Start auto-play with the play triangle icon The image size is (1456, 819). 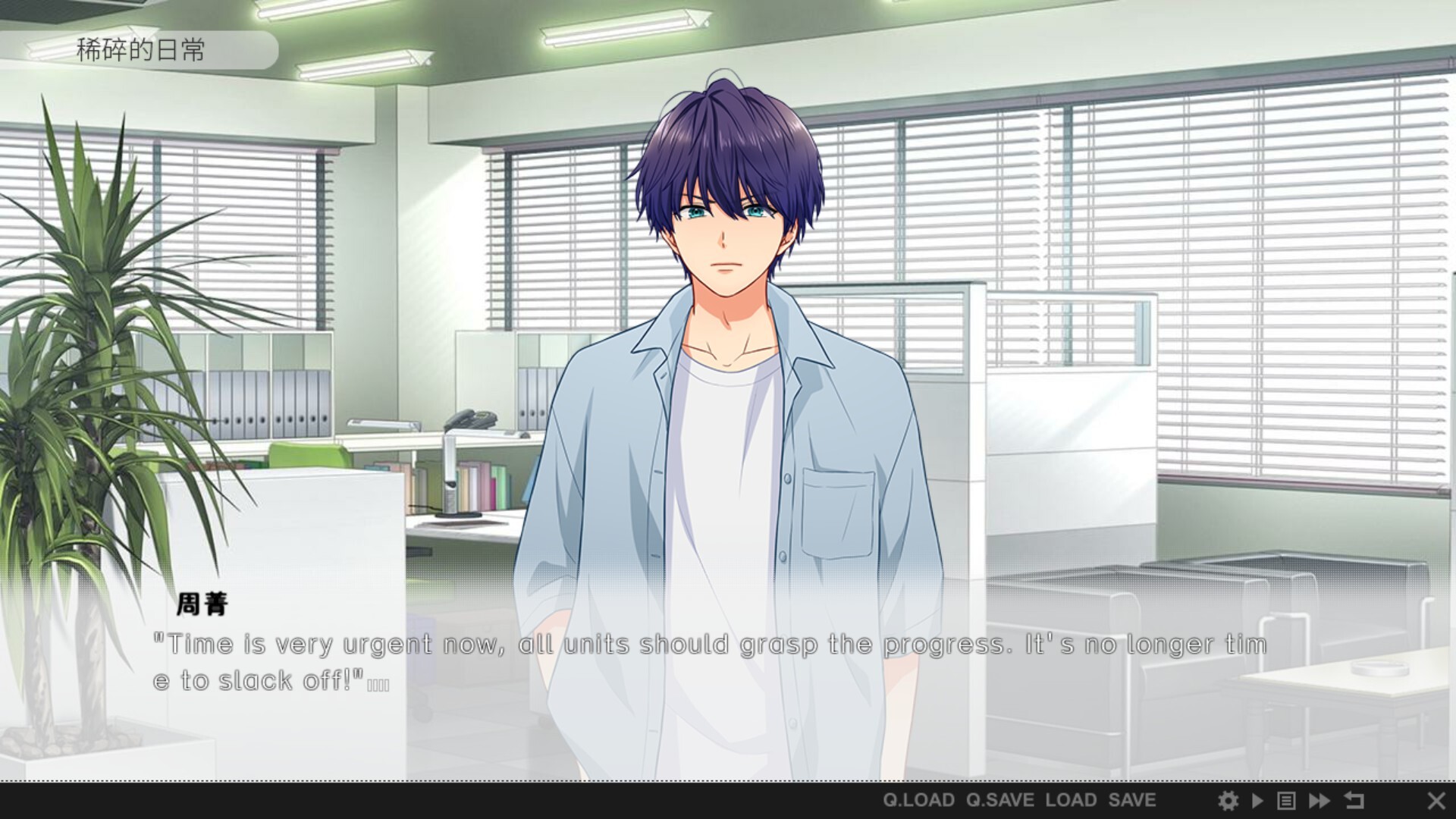(1259, 800)
